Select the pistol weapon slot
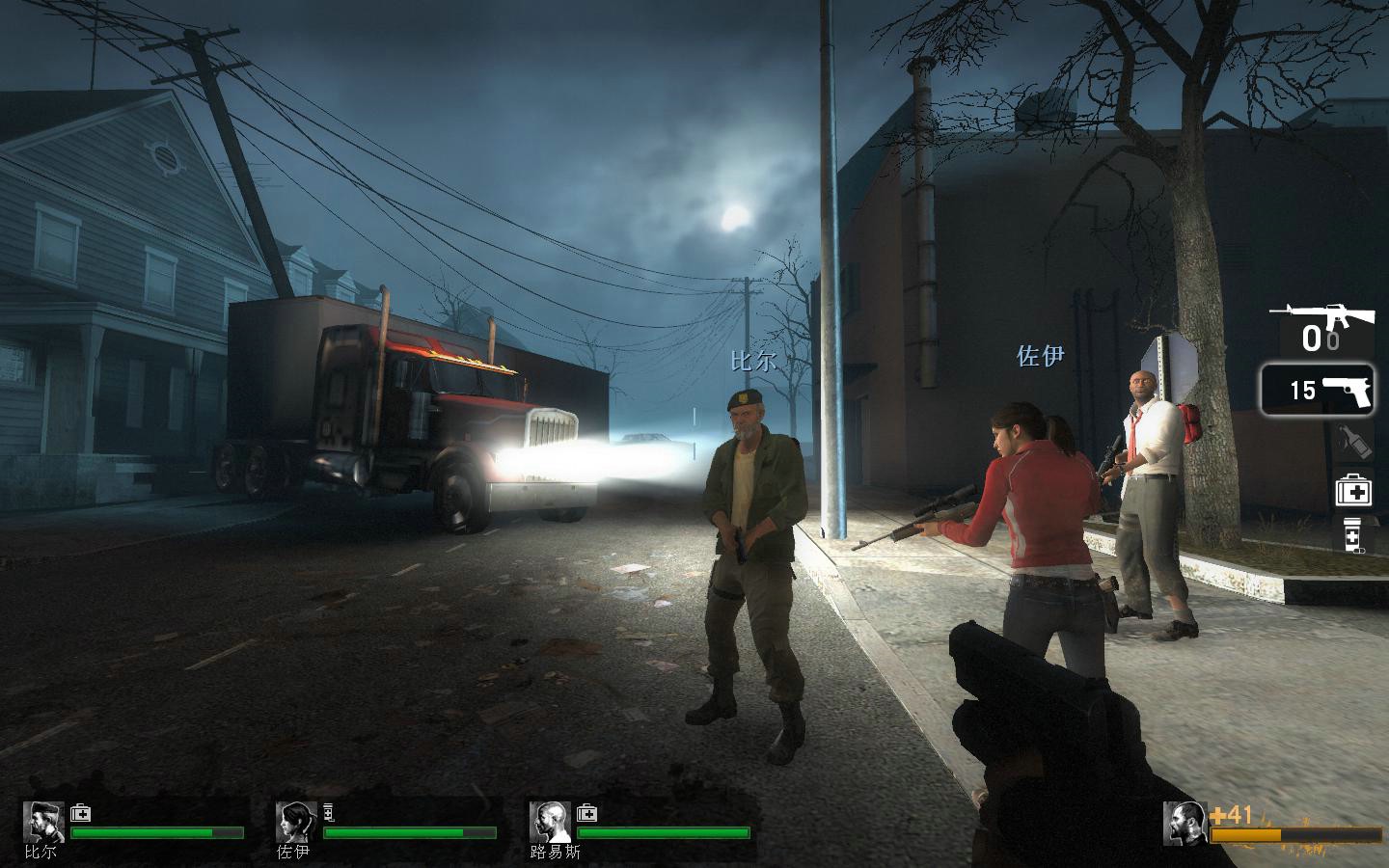 pyautogui.click(x=1318, y=389)
